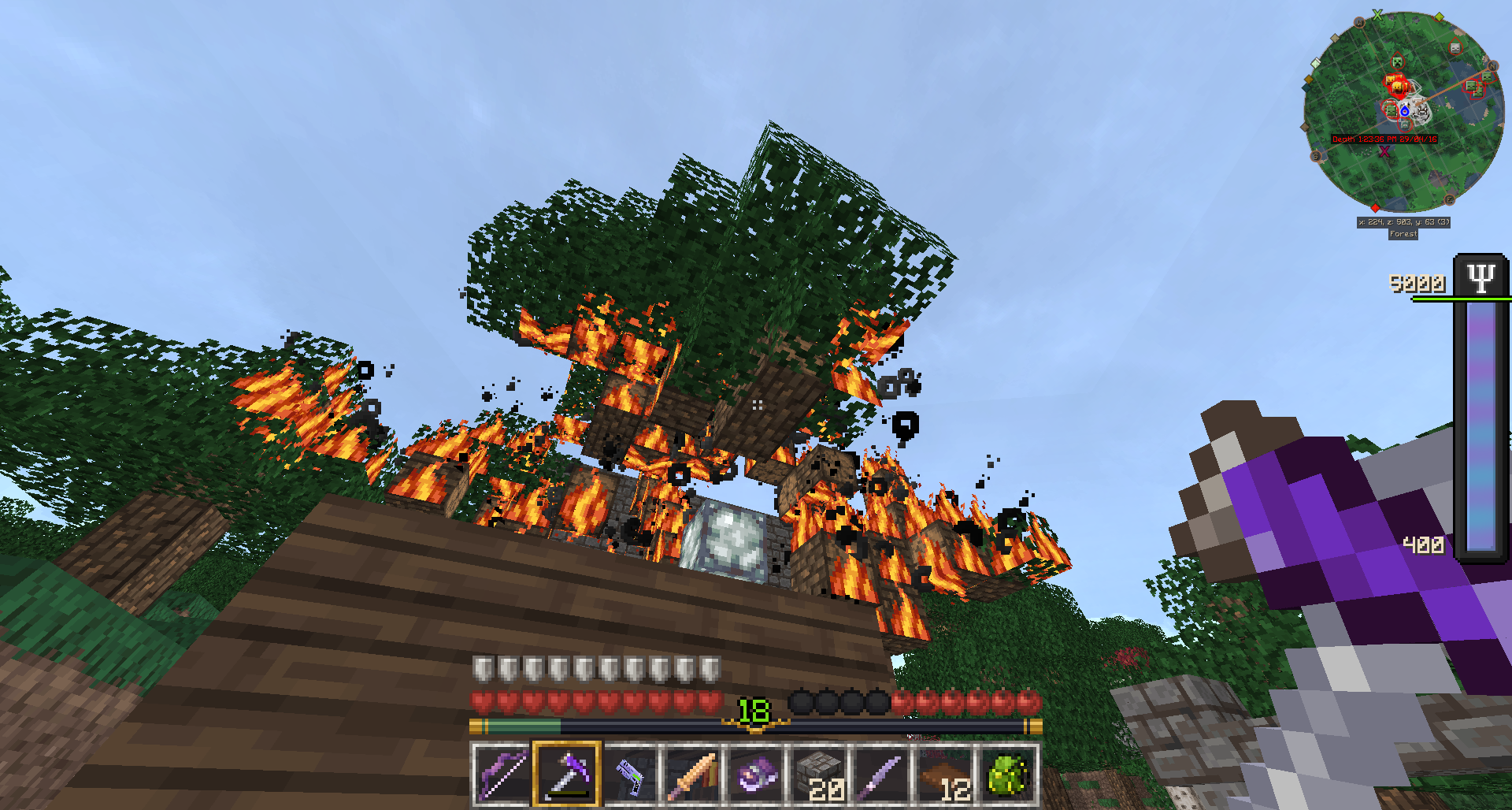The width and height of the screenshot is (1512, 810).
Task: Select the green backpack hotbar slot
Action: click(x=1009, y=775)
